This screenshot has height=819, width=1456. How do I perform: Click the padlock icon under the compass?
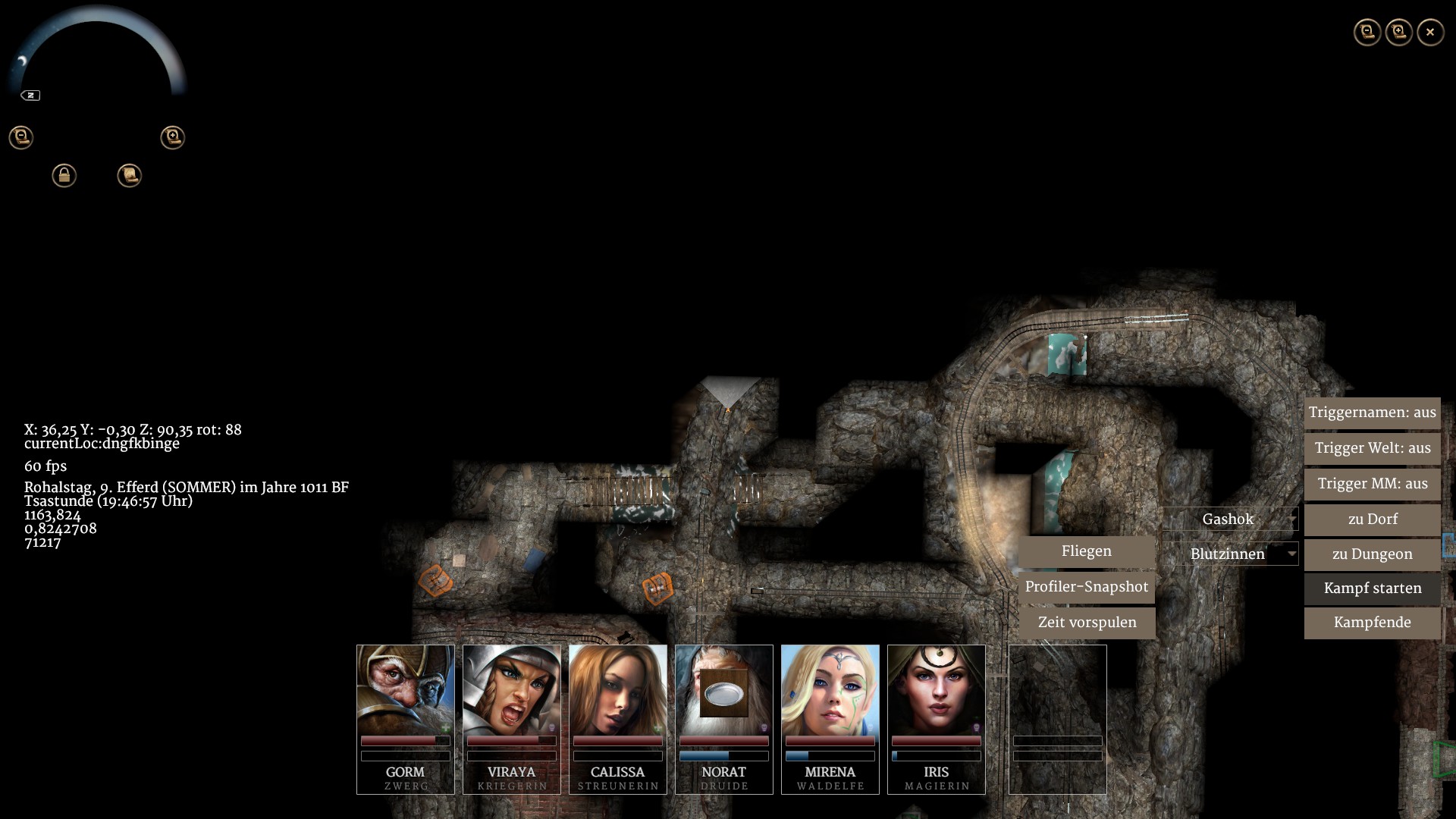point(64,176)
